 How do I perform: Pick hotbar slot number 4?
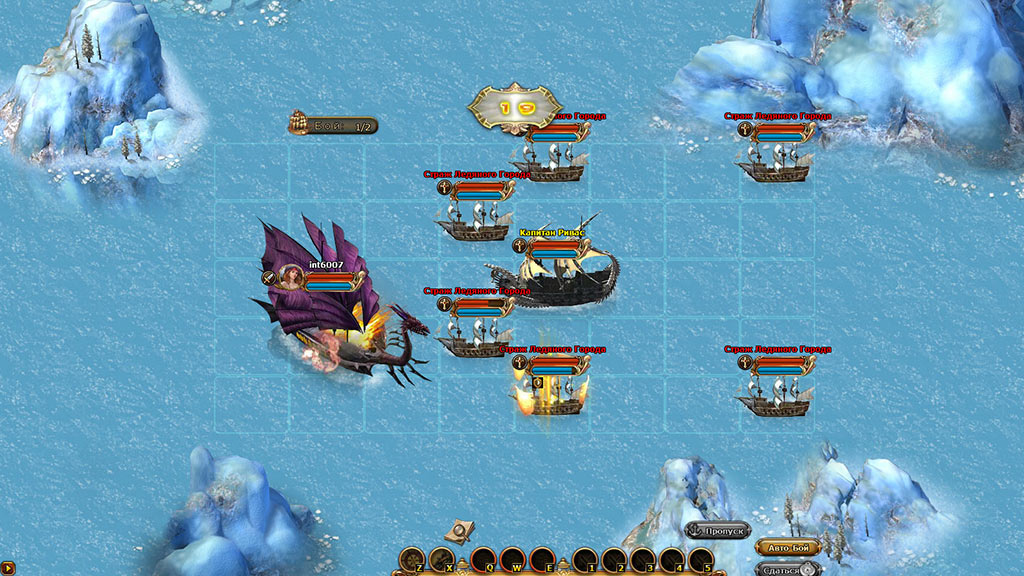(x=672, y=560)
